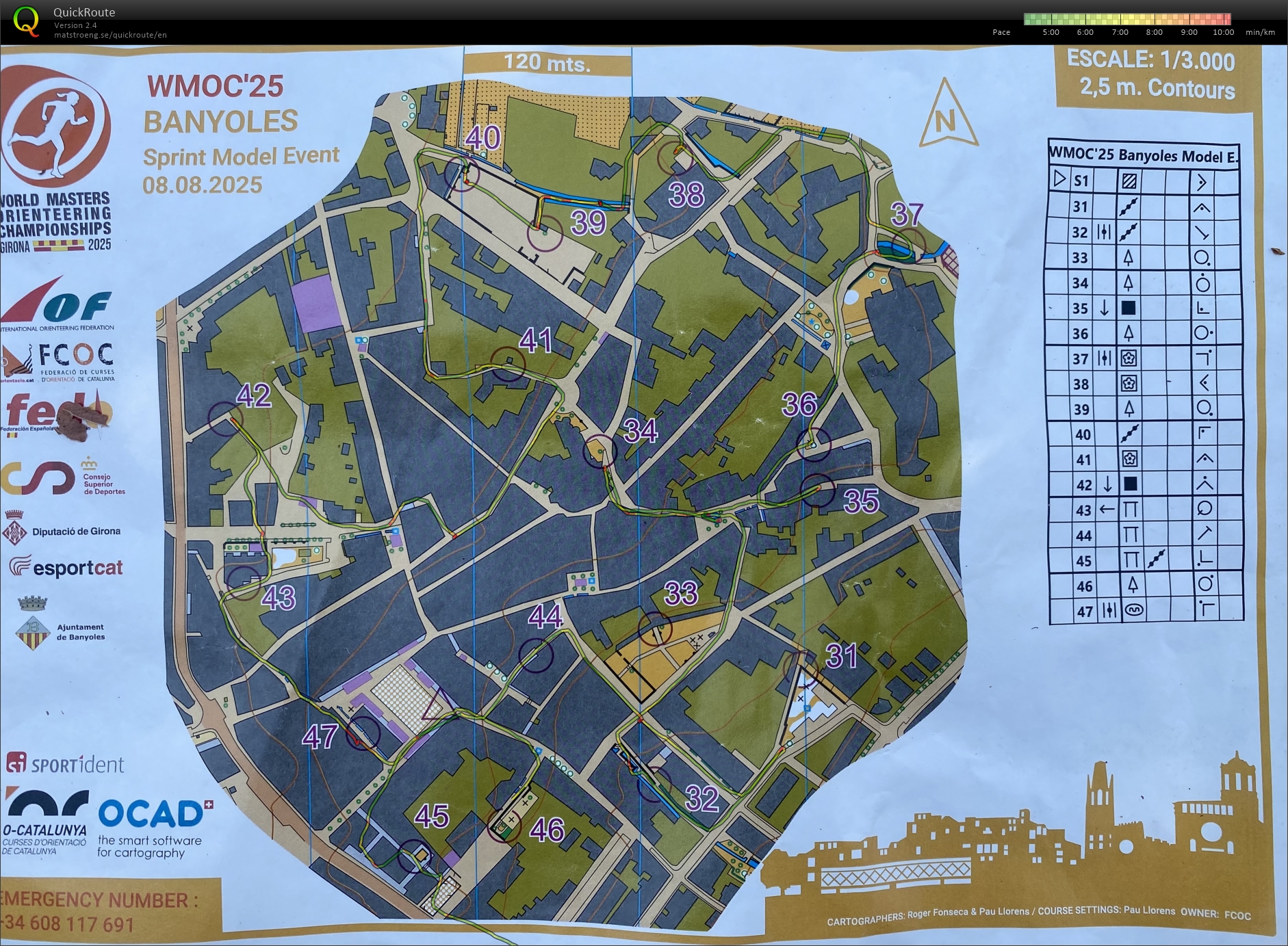Click the QuickRoute Q logo
This screenshot has height=946, width=1288.
(x=27, y=21)
